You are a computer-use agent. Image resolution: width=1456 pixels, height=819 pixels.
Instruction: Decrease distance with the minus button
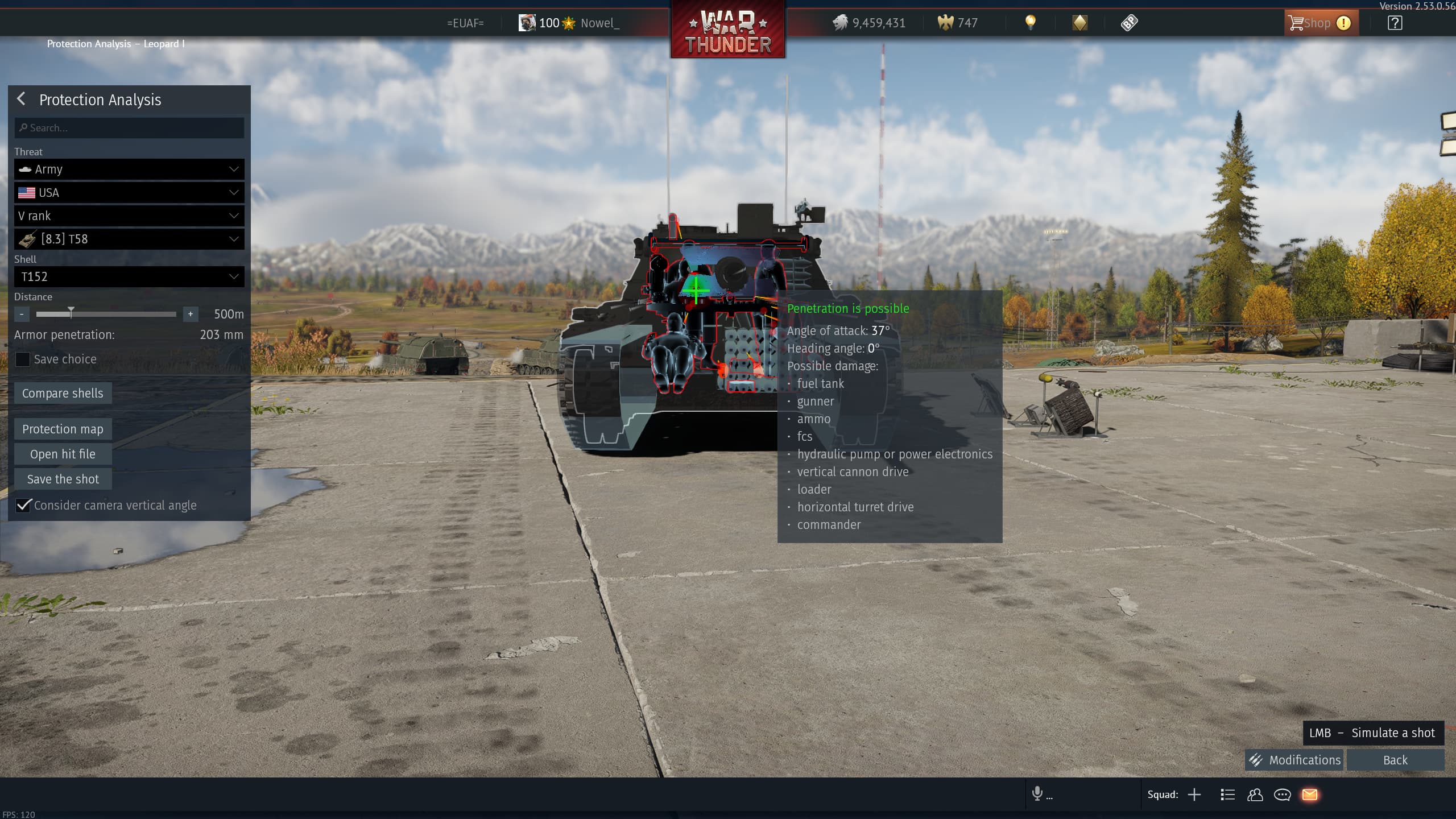(x=22, y=314)
